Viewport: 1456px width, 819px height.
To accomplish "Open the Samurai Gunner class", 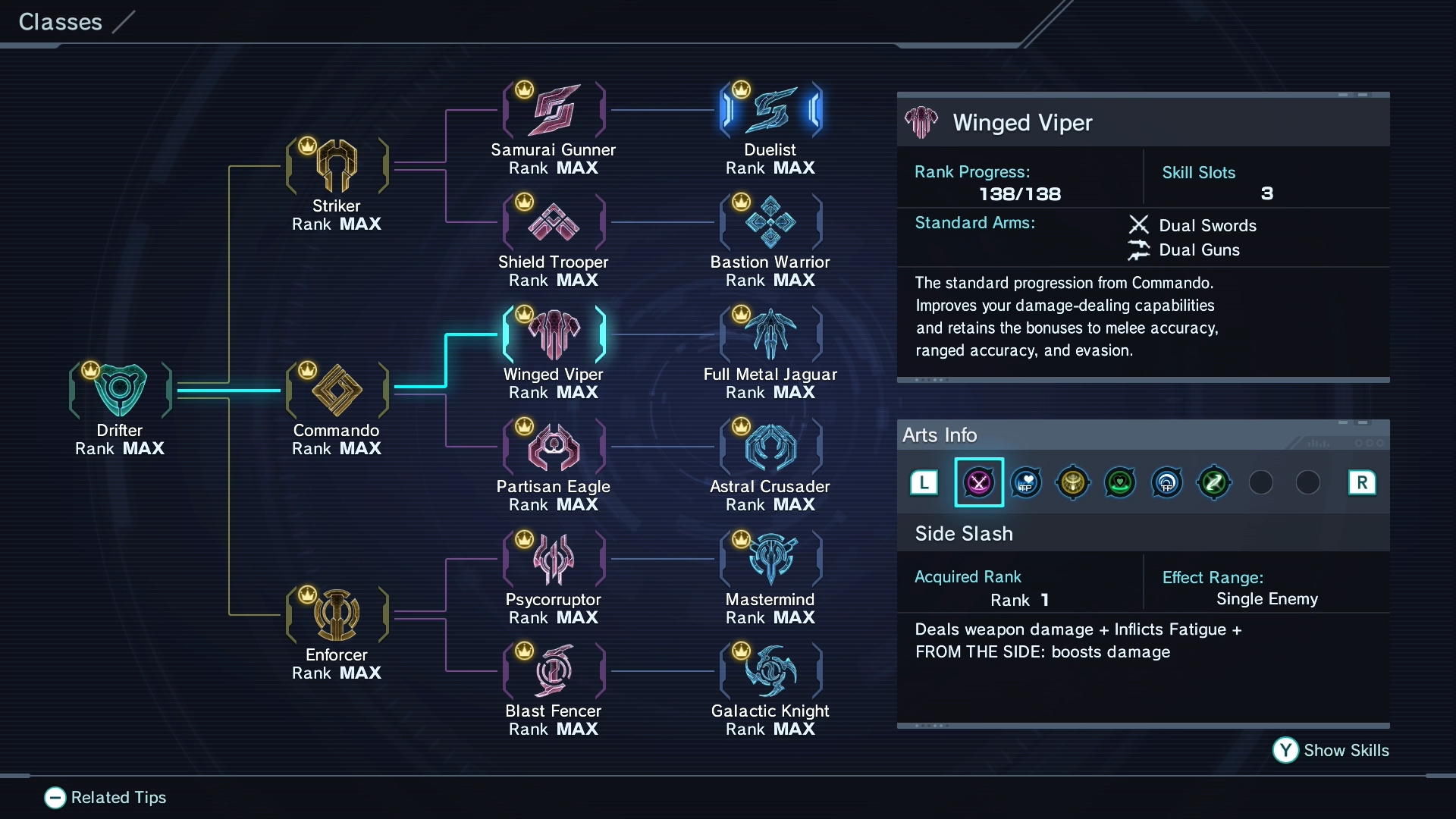I will click(x=554, y=110).
